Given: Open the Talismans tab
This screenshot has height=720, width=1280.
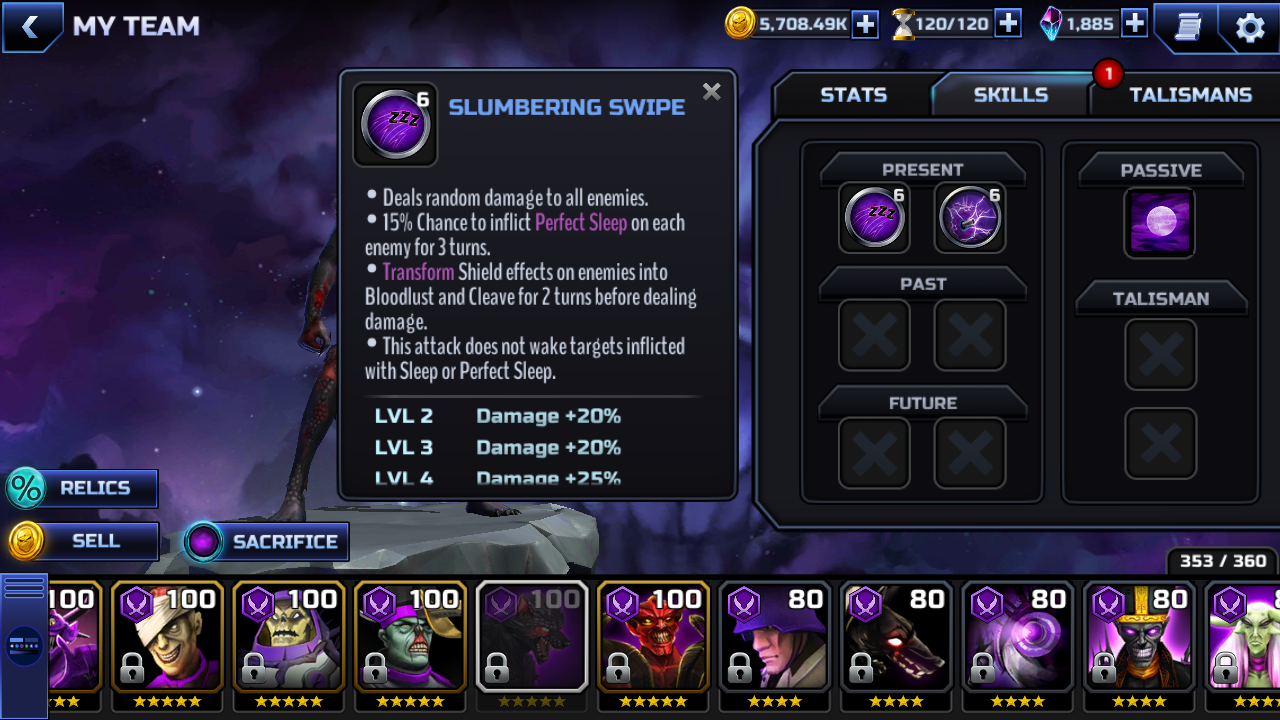Looking at the screenshot, I should 1190,95.
